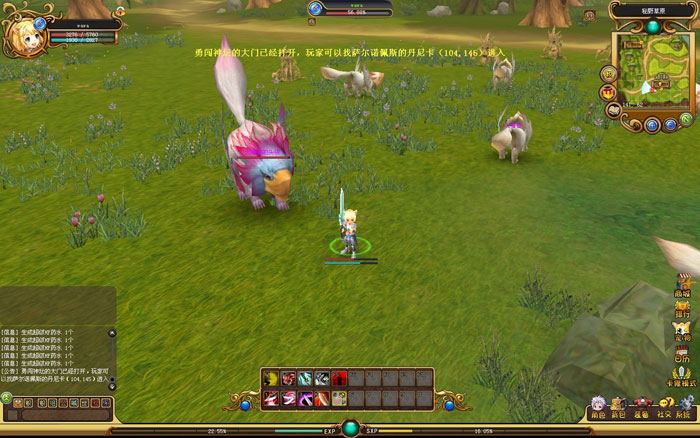Open the 宠物 pet panel
The image size is (700, 438).
(683, 331)
